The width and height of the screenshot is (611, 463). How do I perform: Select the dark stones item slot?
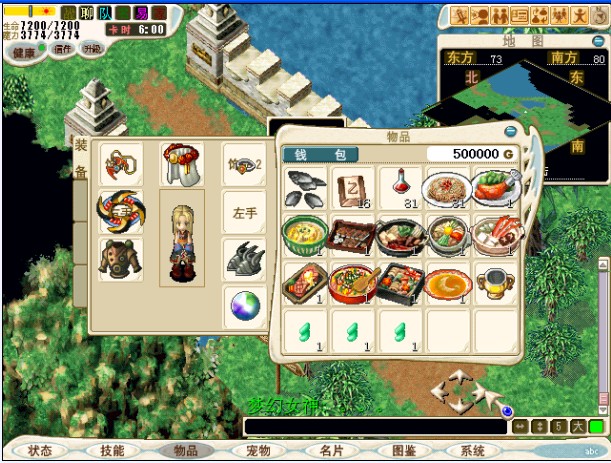pyautogui.click(x=305, y=187)
